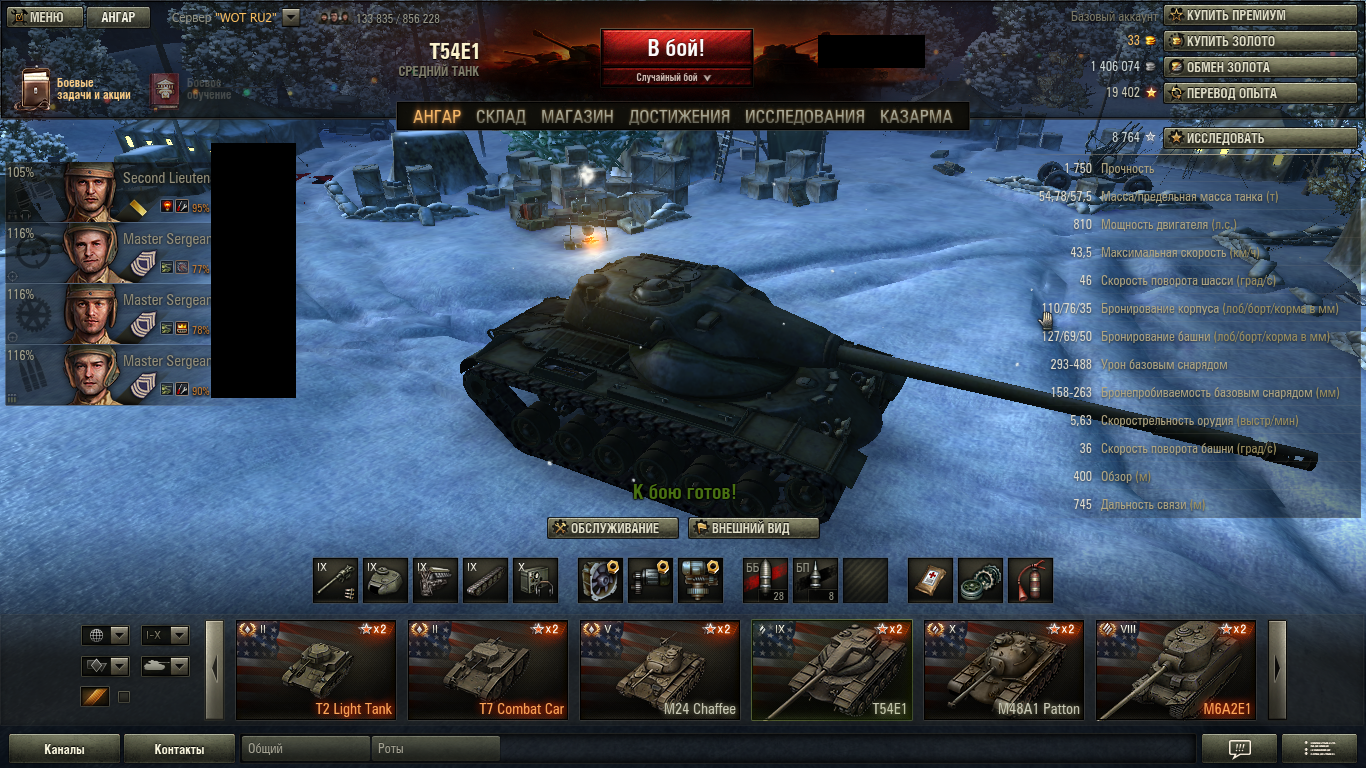Open the Случайный бой battle type dropdown
Viewport: 1366px width, 768px height.
point(676,77)
